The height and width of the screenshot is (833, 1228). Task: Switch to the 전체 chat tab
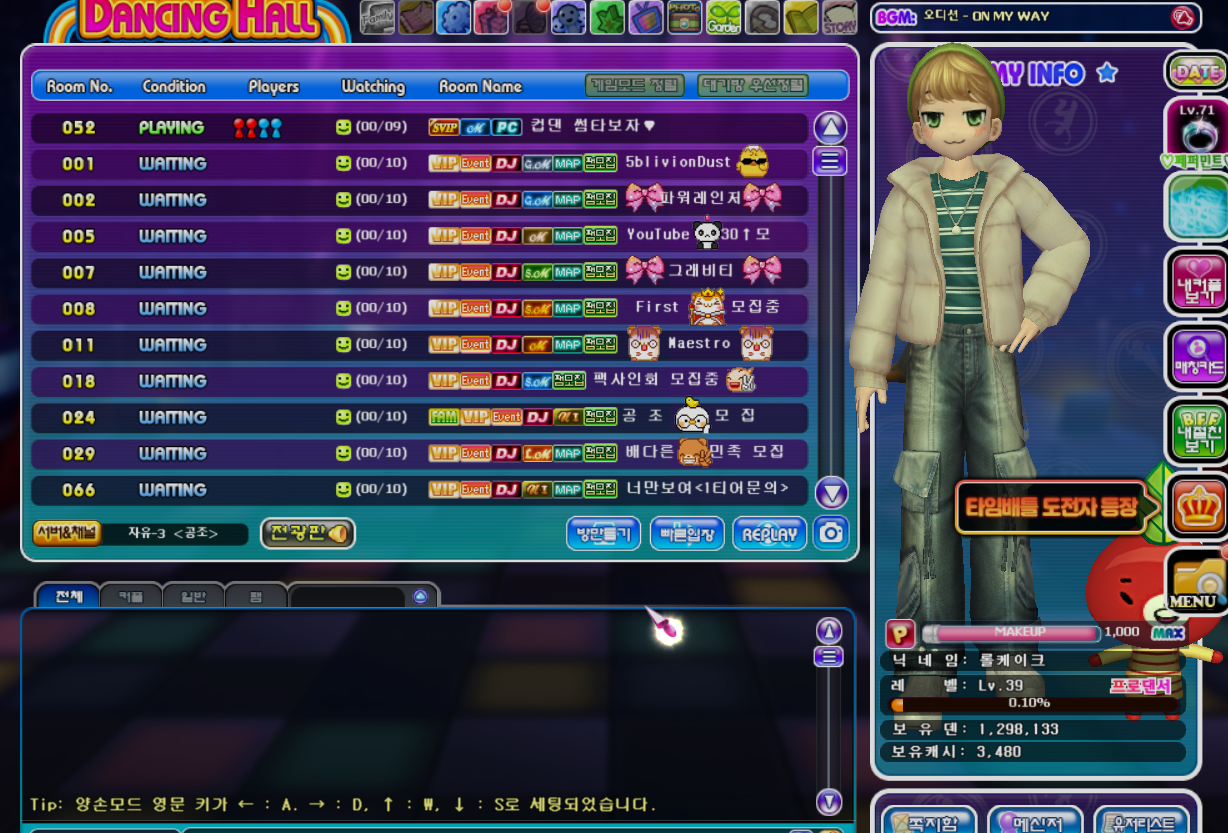[68, 596]
